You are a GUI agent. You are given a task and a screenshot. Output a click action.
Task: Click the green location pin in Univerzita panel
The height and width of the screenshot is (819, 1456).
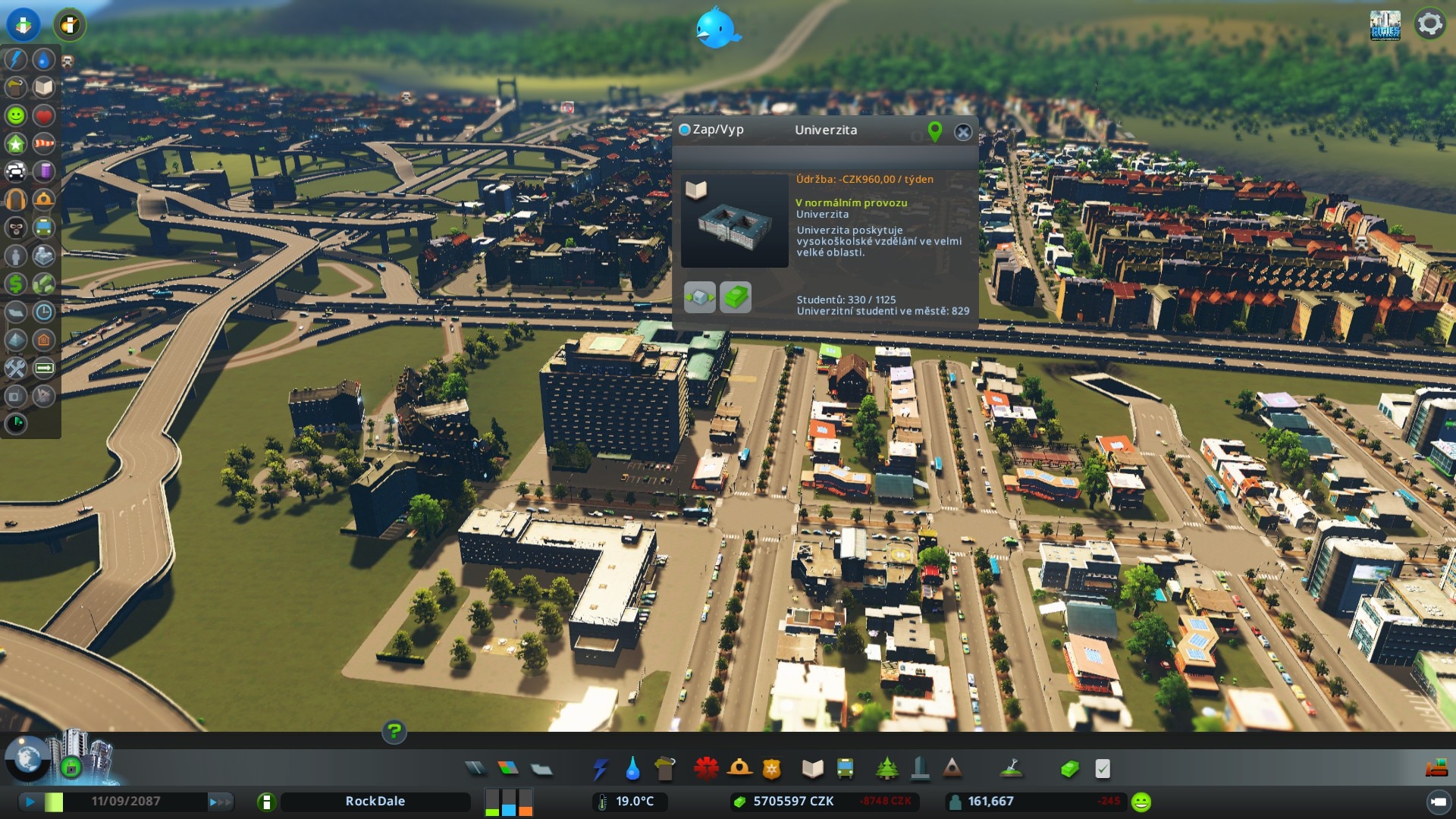point(935,131)
